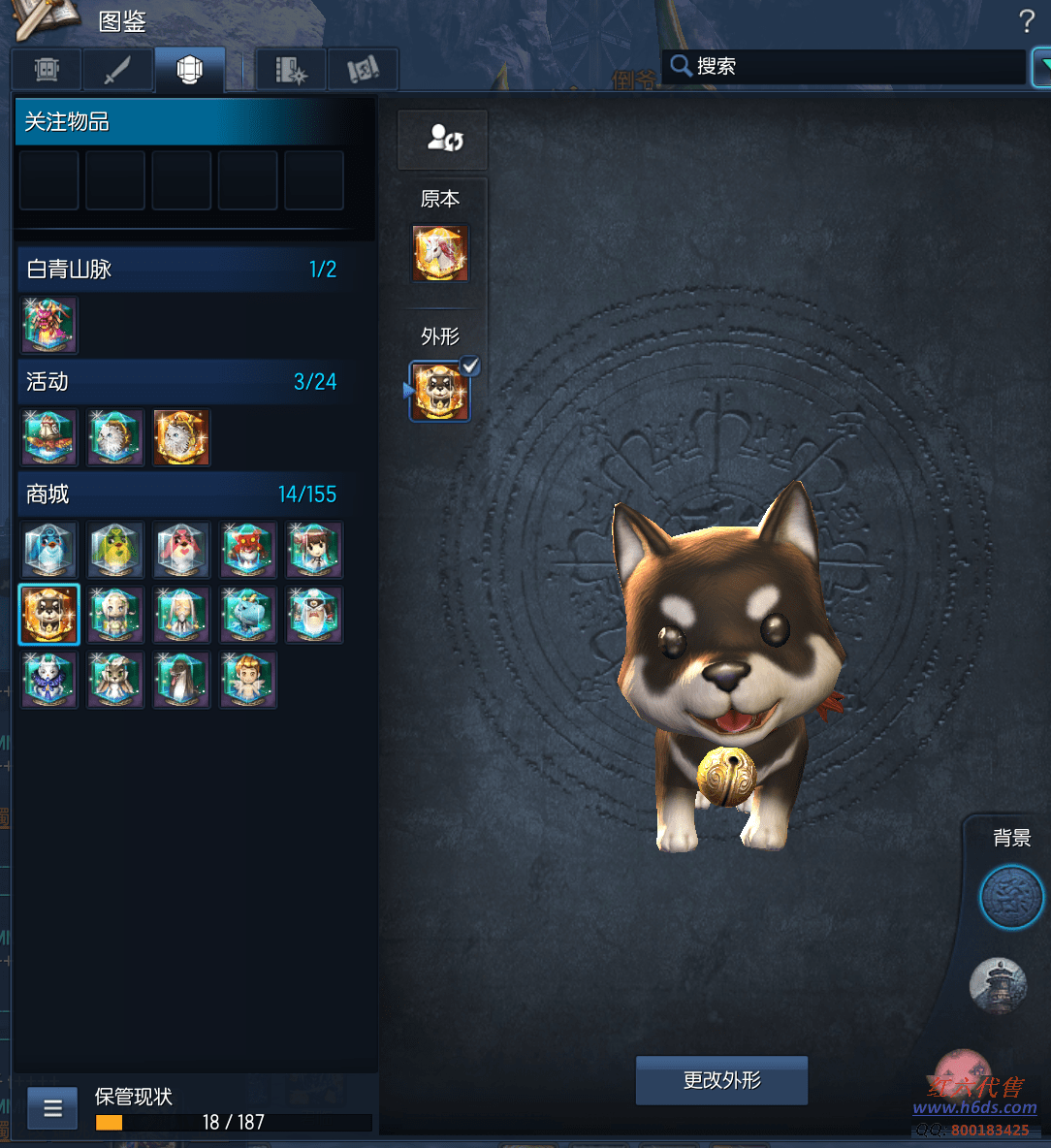Open the list menu beside 保管现状
The image size is (1051, 1148).
52,1108
